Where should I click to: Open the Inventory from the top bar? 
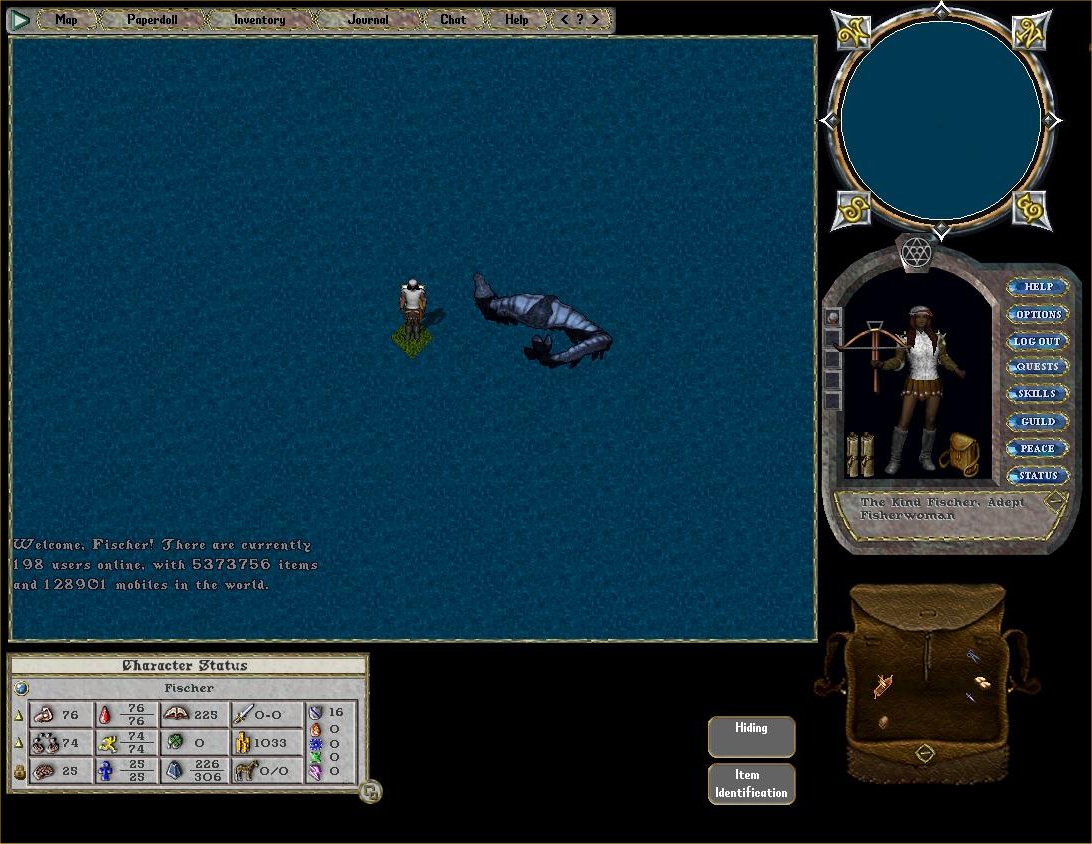[259, 19]
